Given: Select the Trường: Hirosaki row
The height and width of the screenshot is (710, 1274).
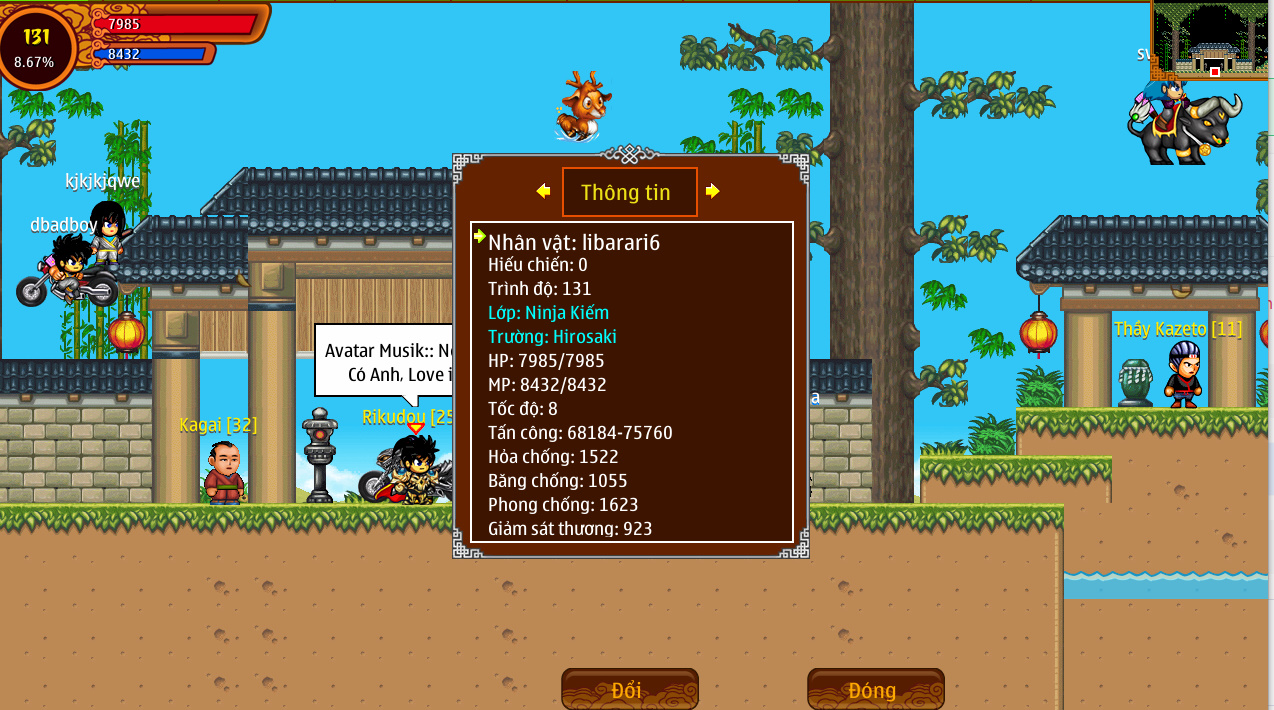Looking at the screenshot, I should 552,337.
